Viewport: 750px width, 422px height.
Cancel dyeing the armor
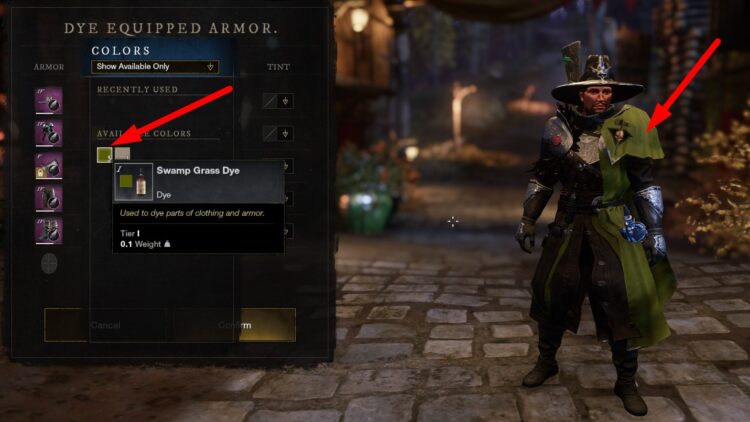pos(105,325)
